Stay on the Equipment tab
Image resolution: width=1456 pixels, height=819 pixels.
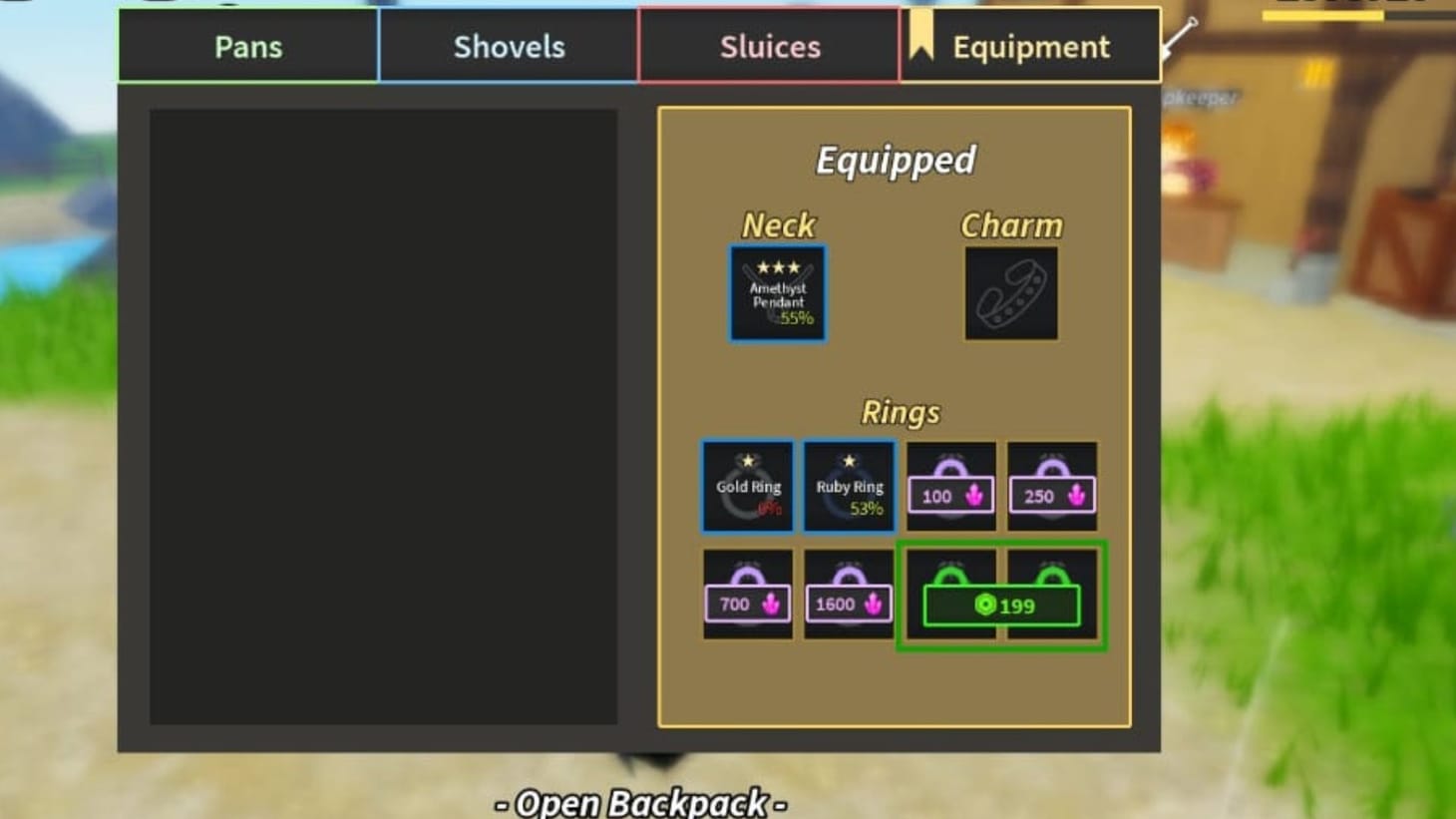[1031, 46]
